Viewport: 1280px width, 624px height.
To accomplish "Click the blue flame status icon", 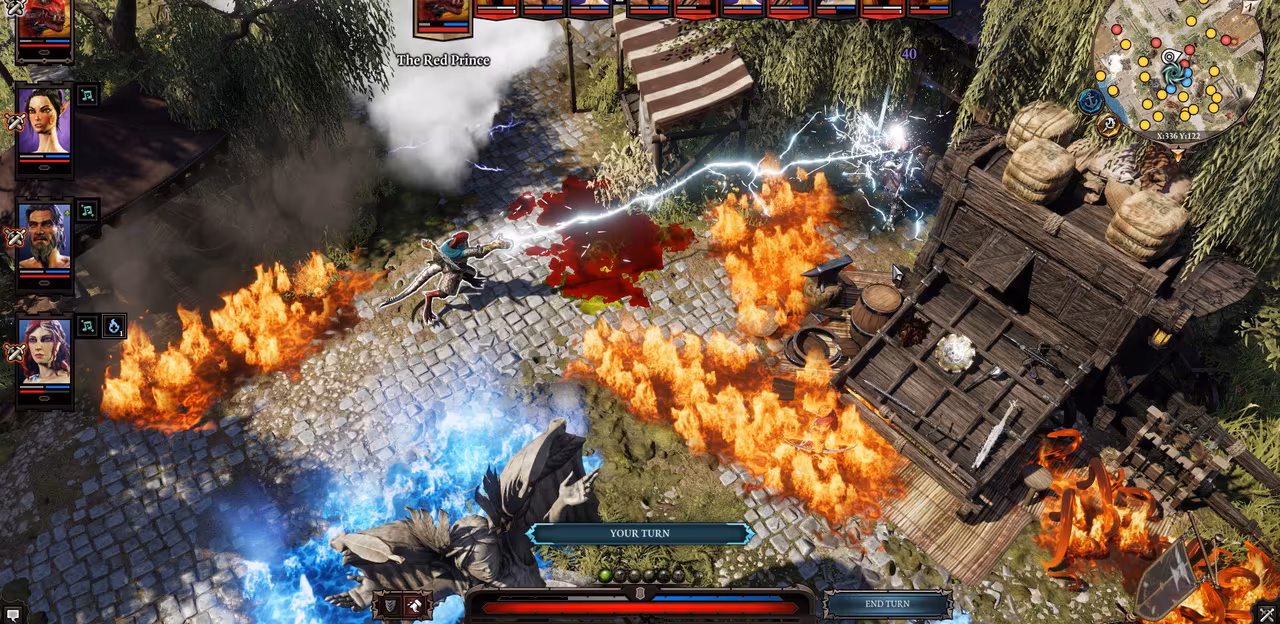I will pos(113,326).
